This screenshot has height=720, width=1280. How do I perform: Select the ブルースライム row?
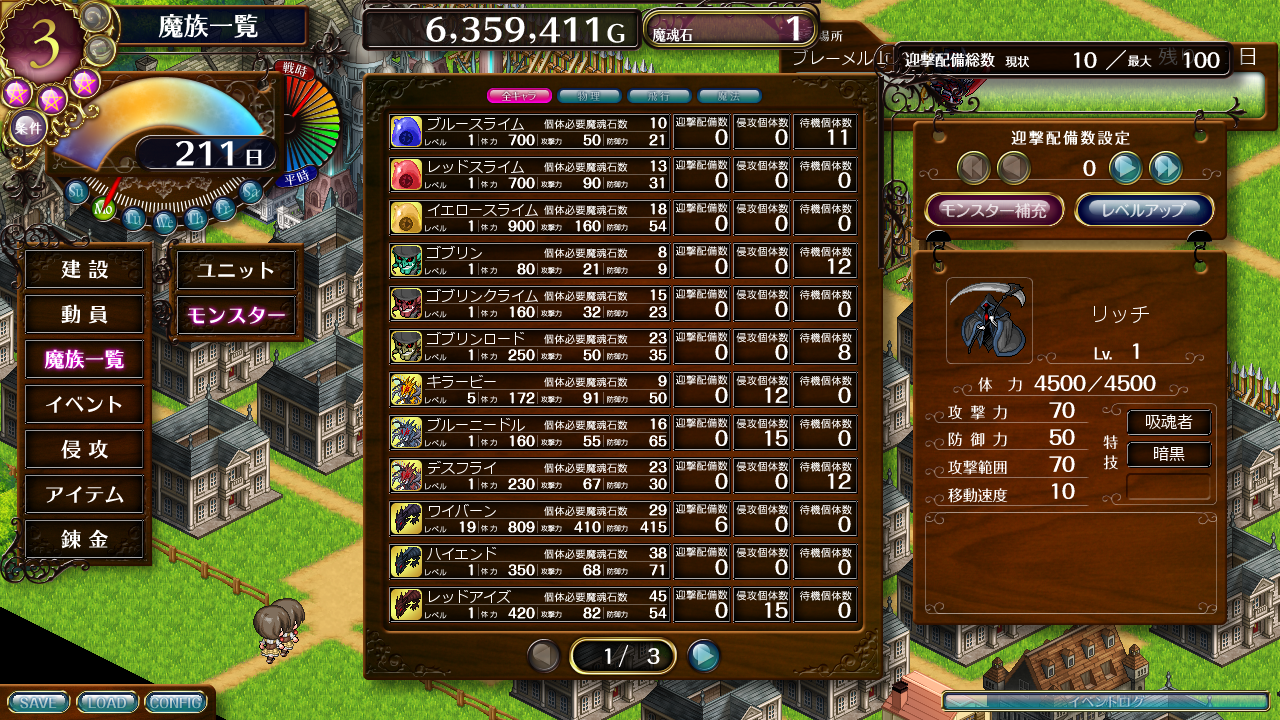[x=530, y=131]
